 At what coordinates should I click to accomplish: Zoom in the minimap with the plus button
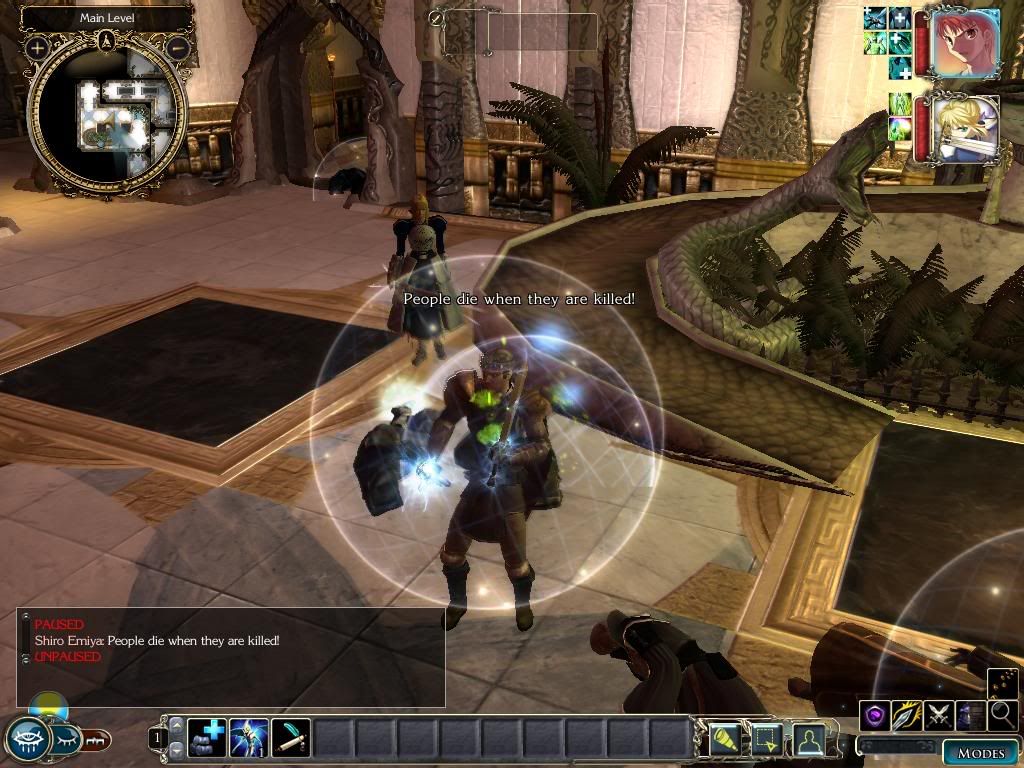[37, 47]
